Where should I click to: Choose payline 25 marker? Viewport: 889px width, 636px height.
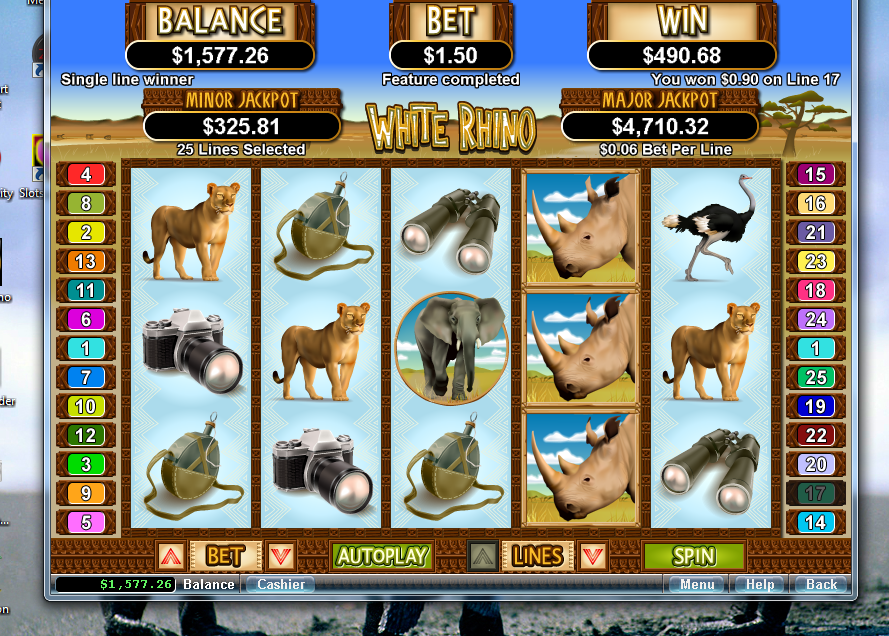pos(815,378)
